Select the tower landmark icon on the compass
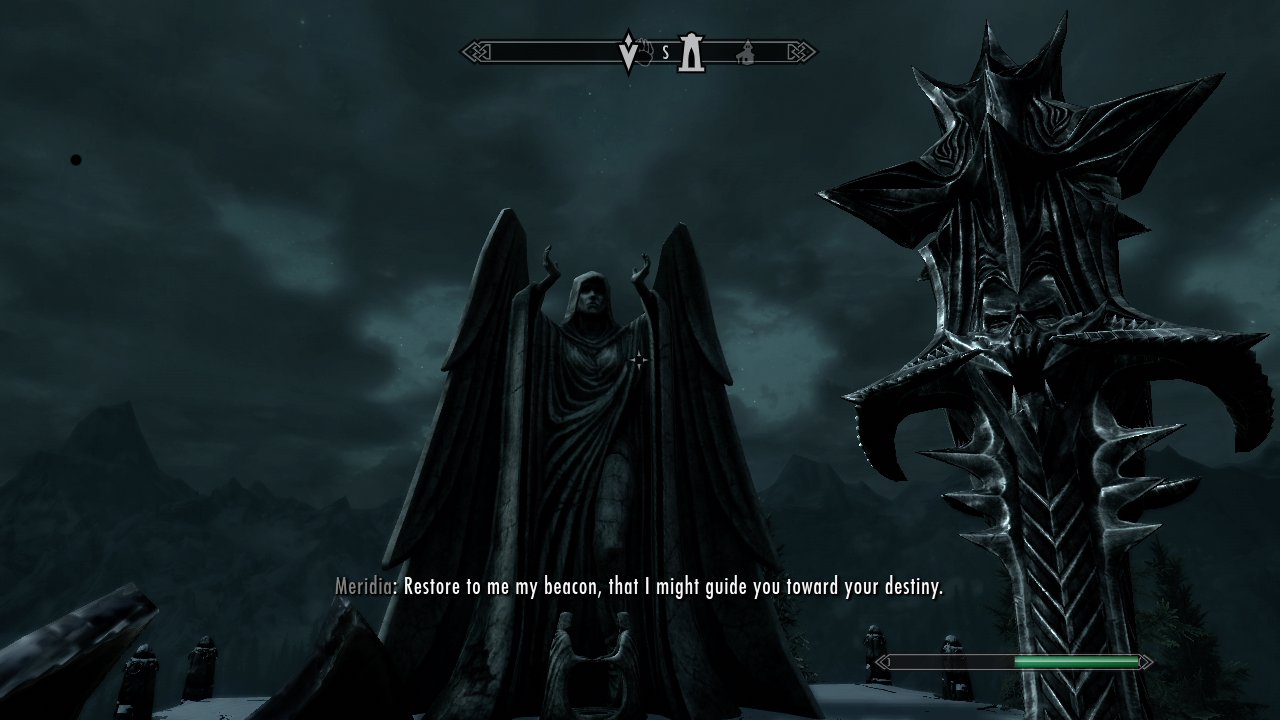 690,52
